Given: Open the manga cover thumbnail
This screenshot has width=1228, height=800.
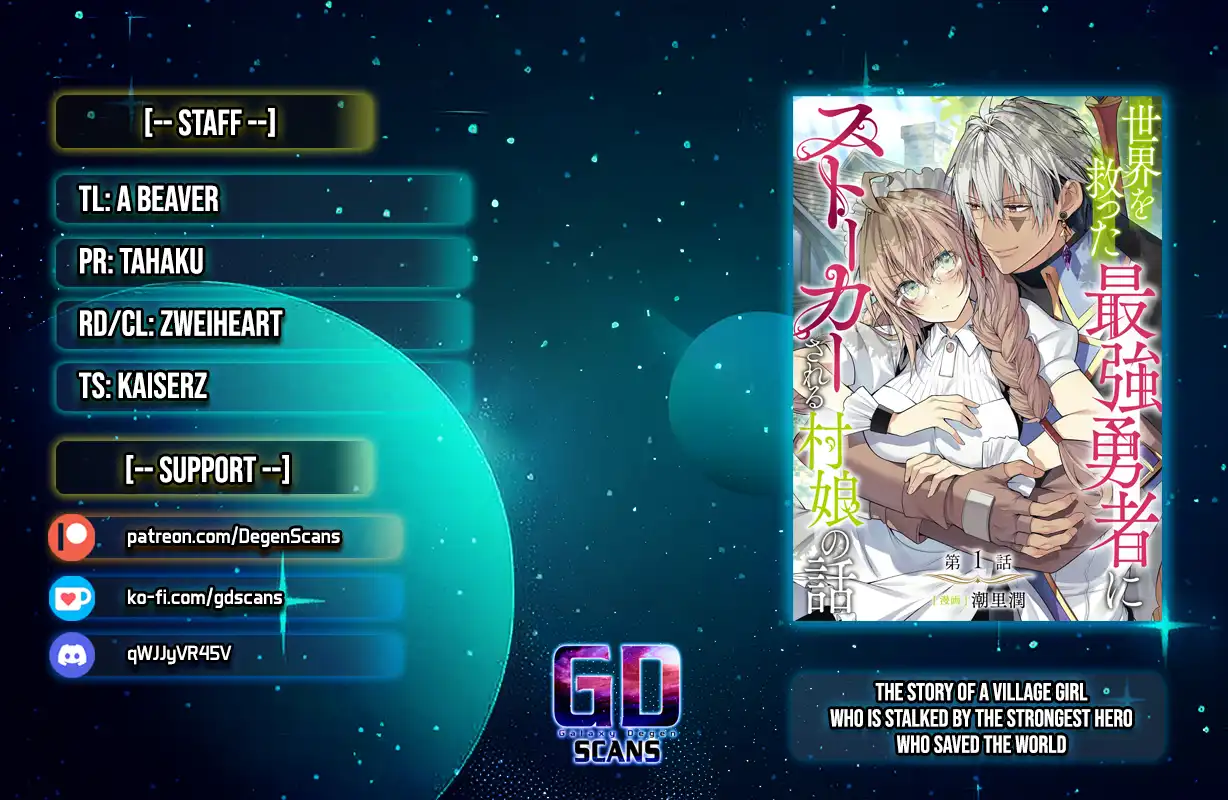Looking at the screenshot, I should (x=977, y=358).
